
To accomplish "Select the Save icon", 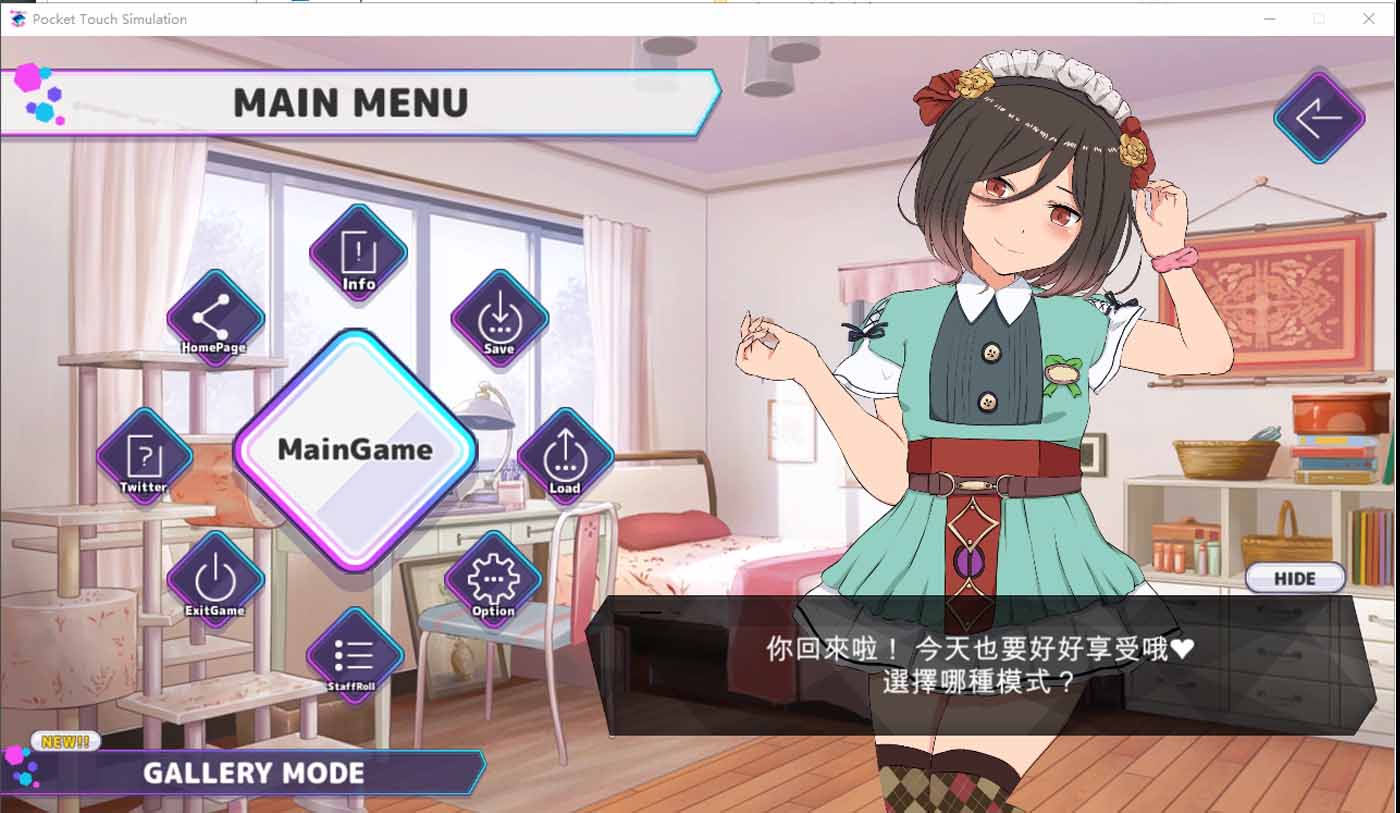I will [x=497, y=320].
